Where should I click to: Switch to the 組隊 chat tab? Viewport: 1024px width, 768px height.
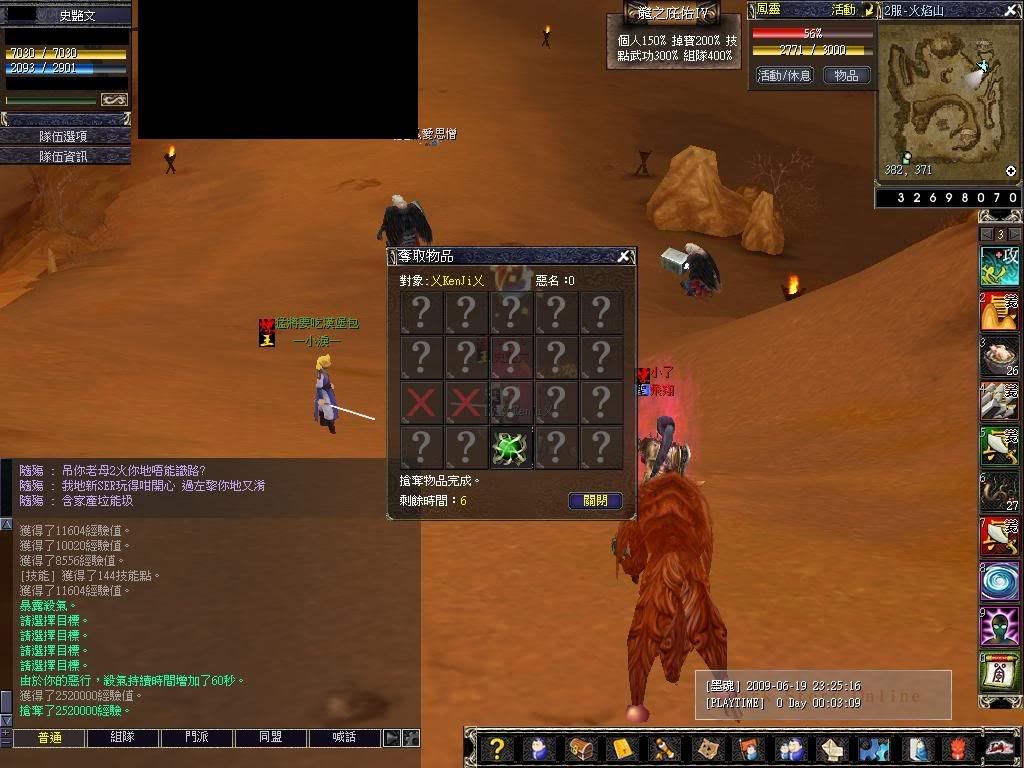[122, 738]
